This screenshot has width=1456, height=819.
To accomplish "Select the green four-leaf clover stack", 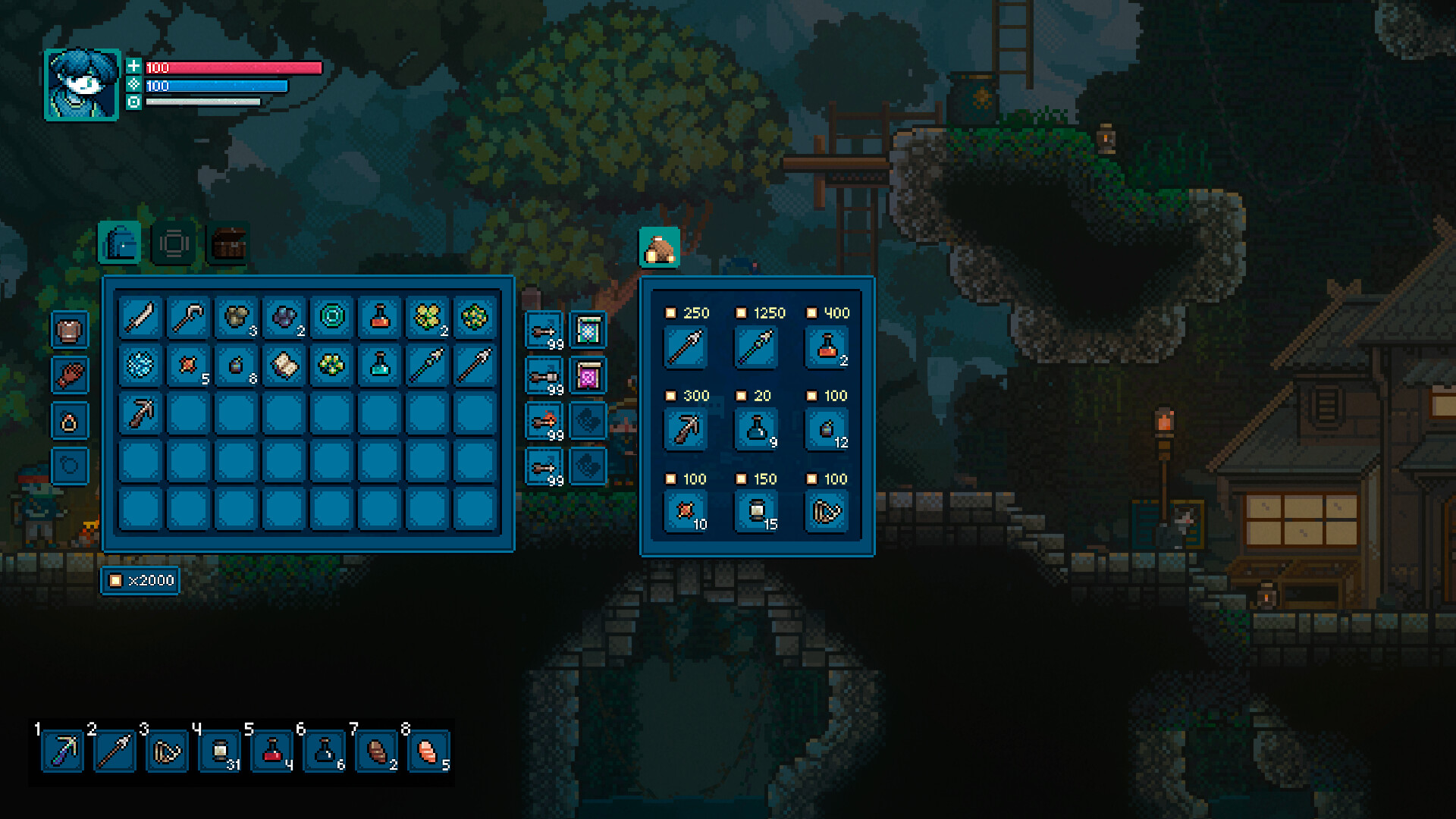I will click(427, 318).
